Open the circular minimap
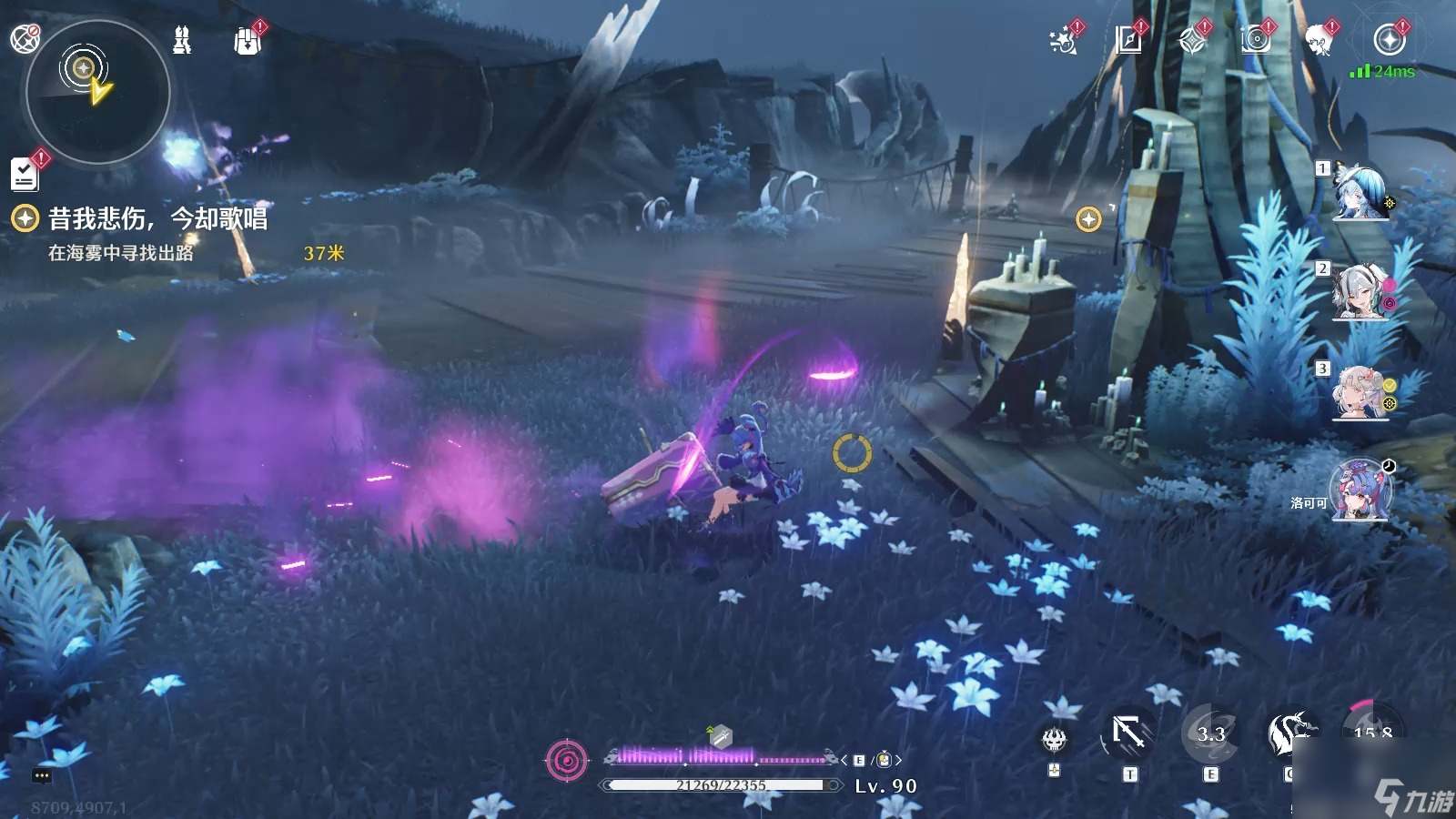This screenshot has height=819, width=1456. coord(97,91)
